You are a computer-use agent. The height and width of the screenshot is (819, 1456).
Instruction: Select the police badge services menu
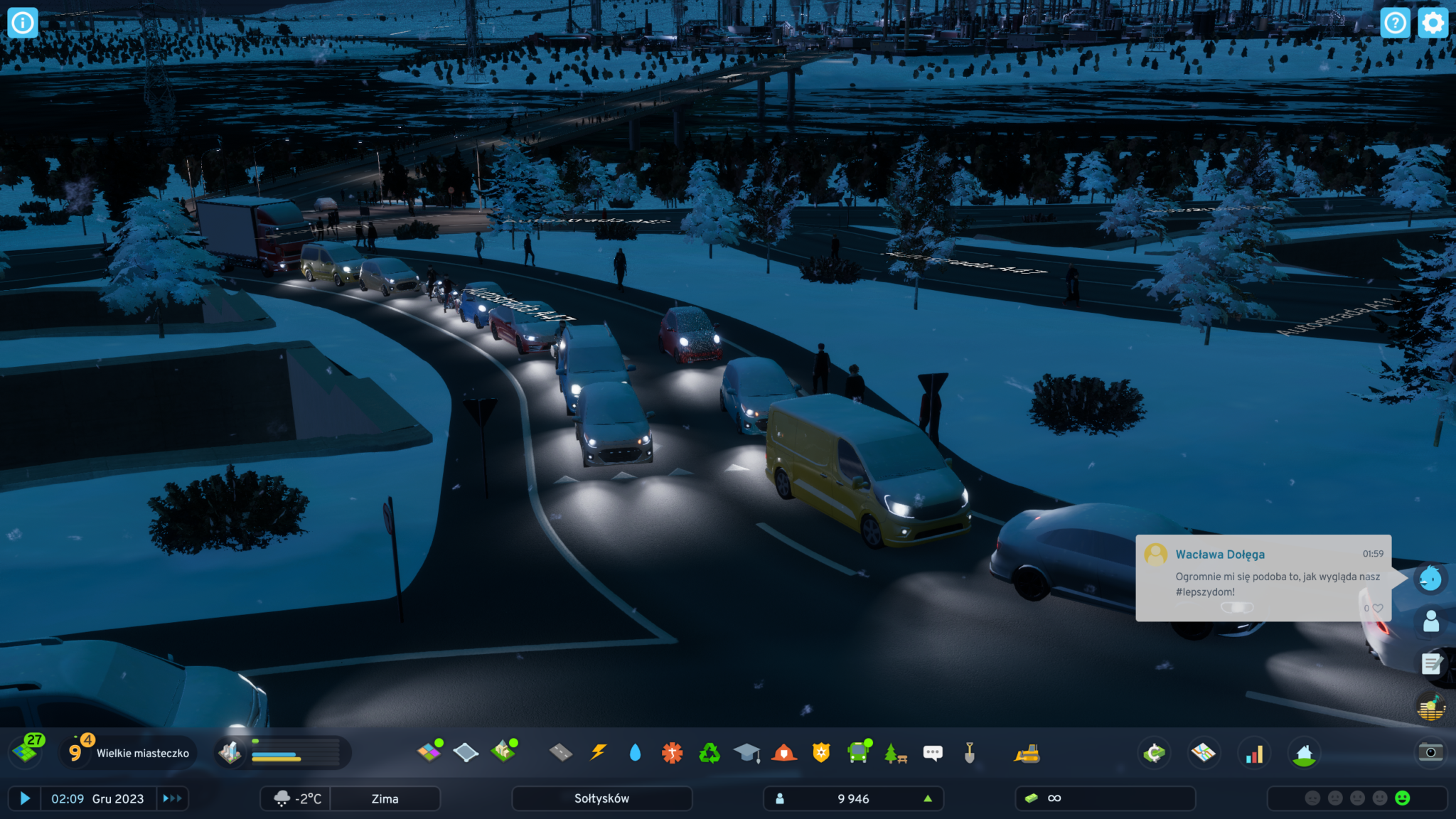click(821, 752)
